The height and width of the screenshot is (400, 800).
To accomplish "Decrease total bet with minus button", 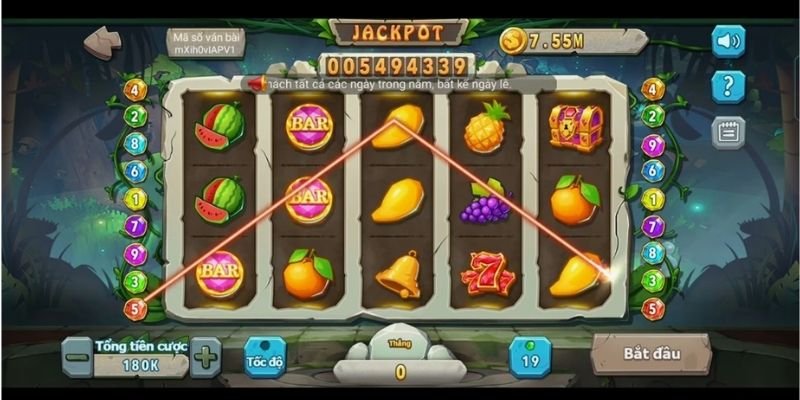I will coord(77,357).
